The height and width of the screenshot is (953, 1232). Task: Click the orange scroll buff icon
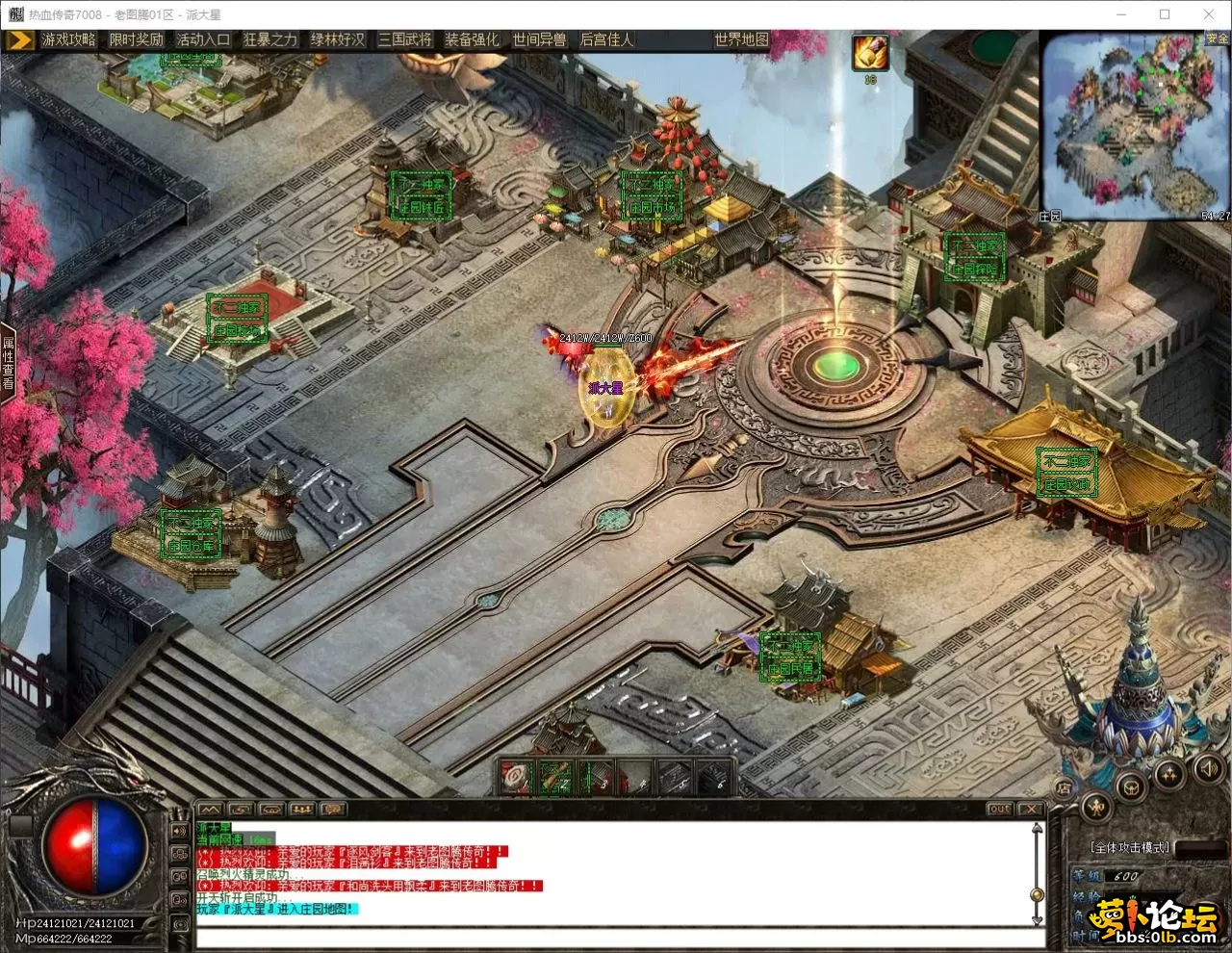[x=870, y=53]
